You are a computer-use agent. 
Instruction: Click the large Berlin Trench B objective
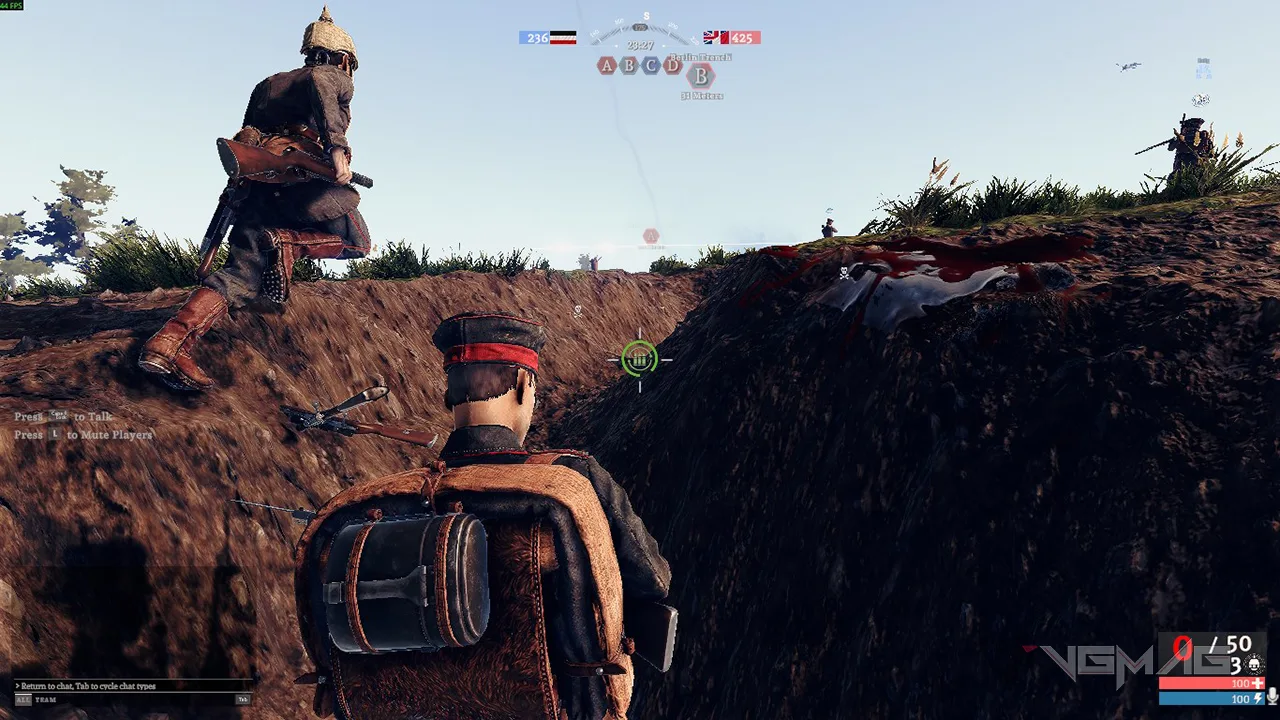701,76
